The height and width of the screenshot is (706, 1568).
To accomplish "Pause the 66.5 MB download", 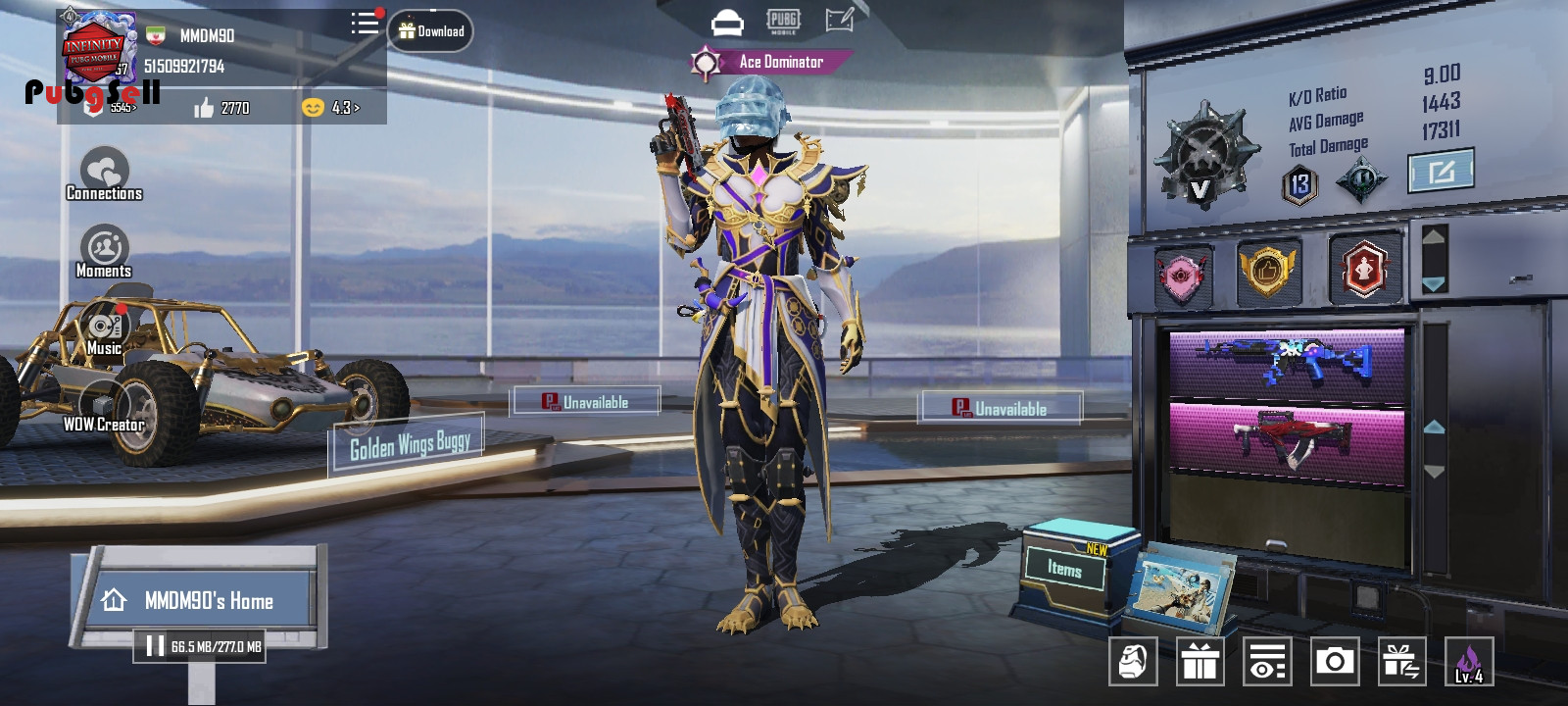I will coord(155,646).
